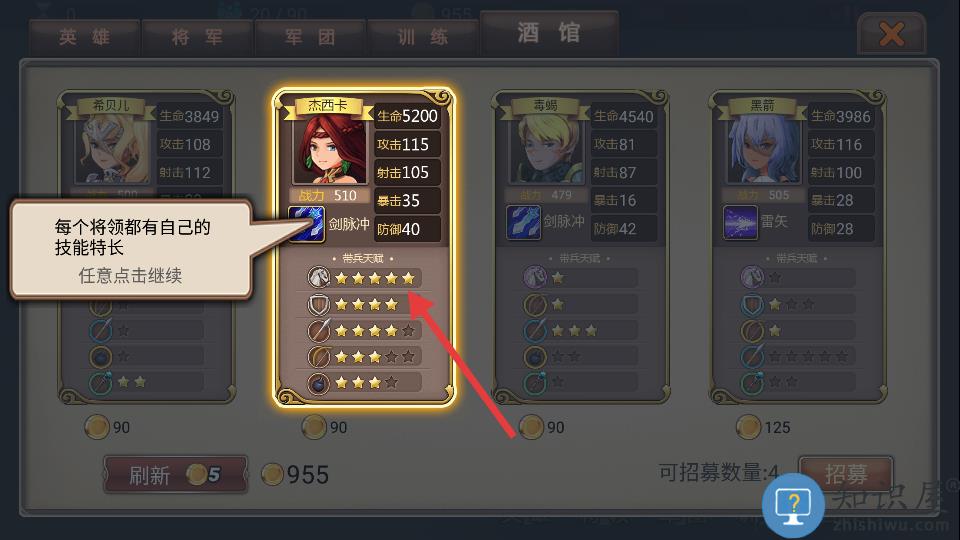
Task: Switch to the 英雄 tab
Action: 84,37
